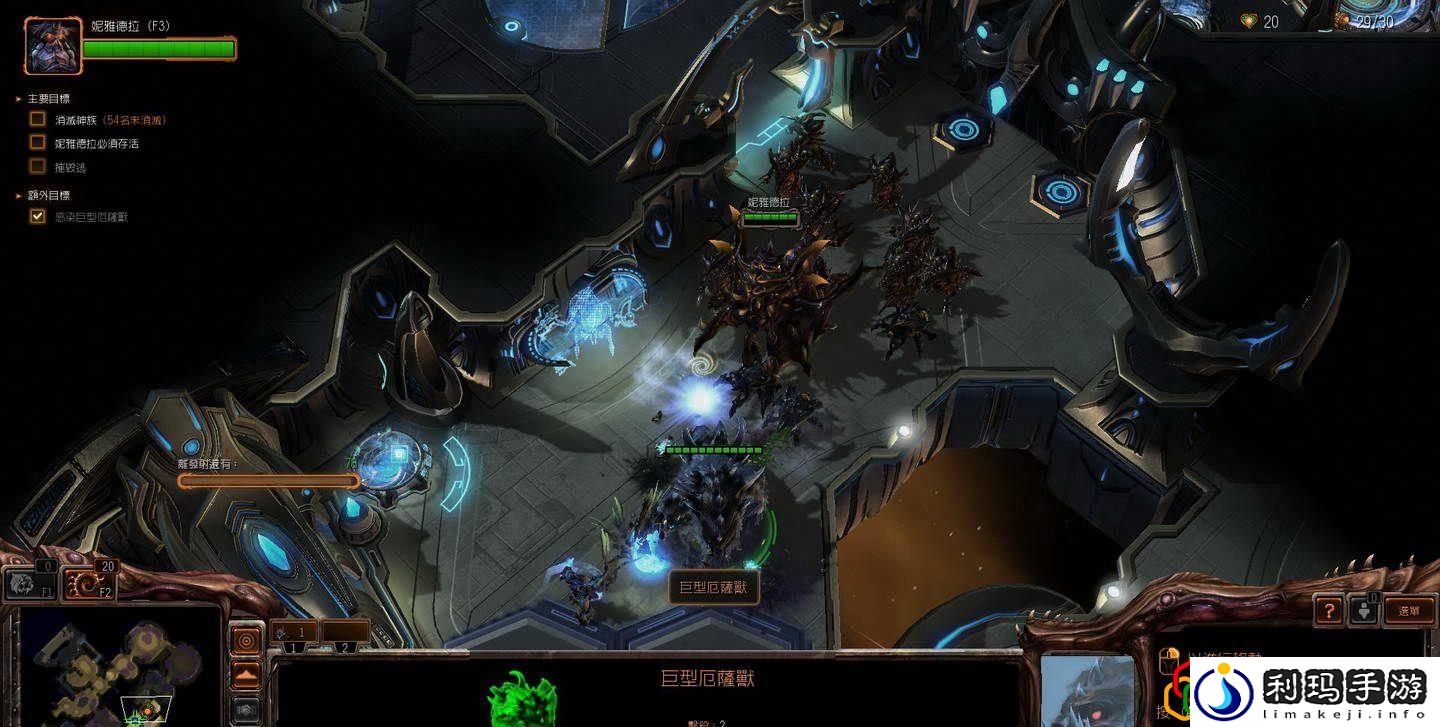The width and height of the screenshot is (1440, 727).
Task: Click the green 巨型厄薩獸 unit wireframe
Action: click(x=522, y=700)
